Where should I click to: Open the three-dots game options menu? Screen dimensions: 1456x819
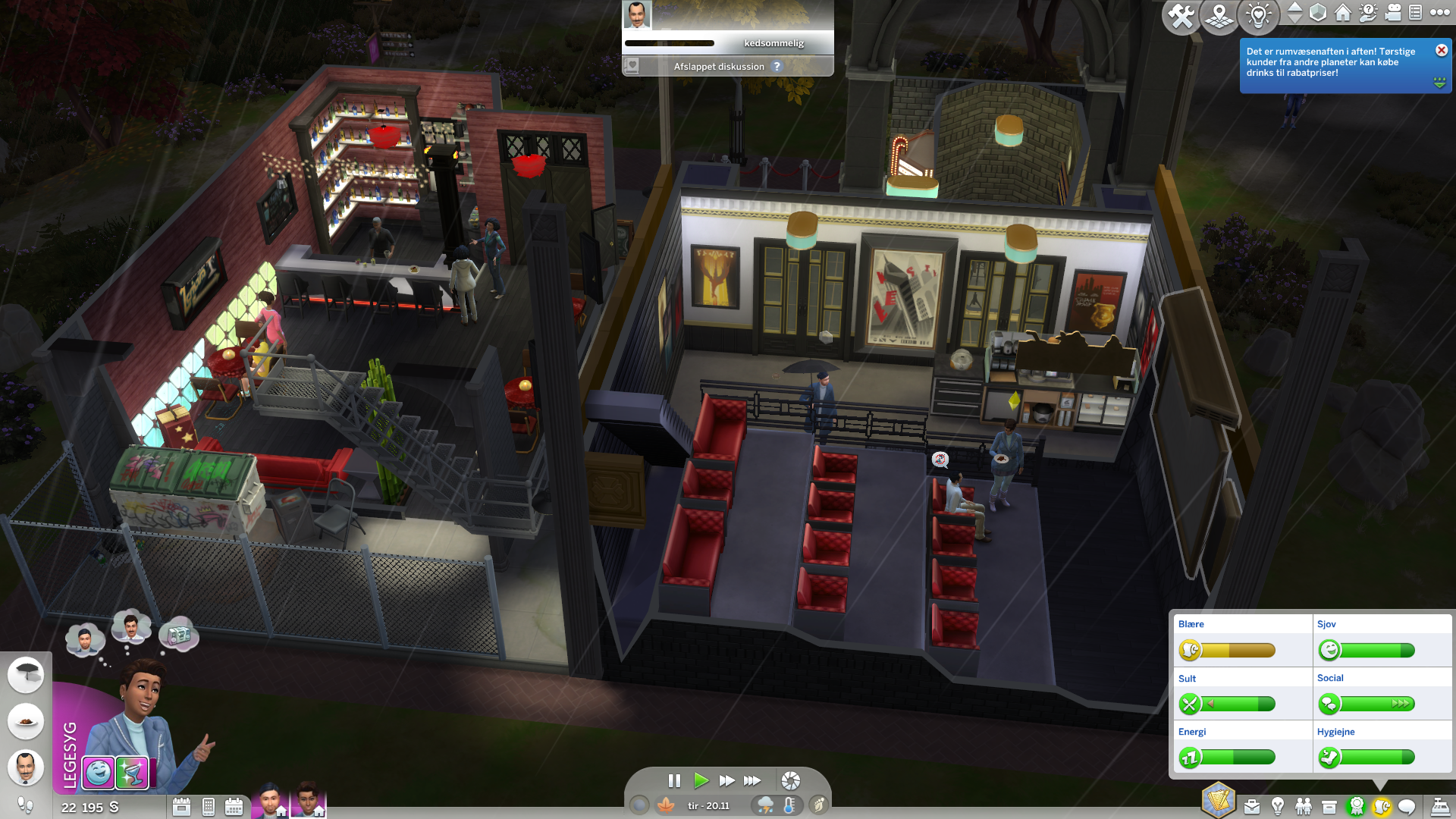click(x=1440, y=12)
